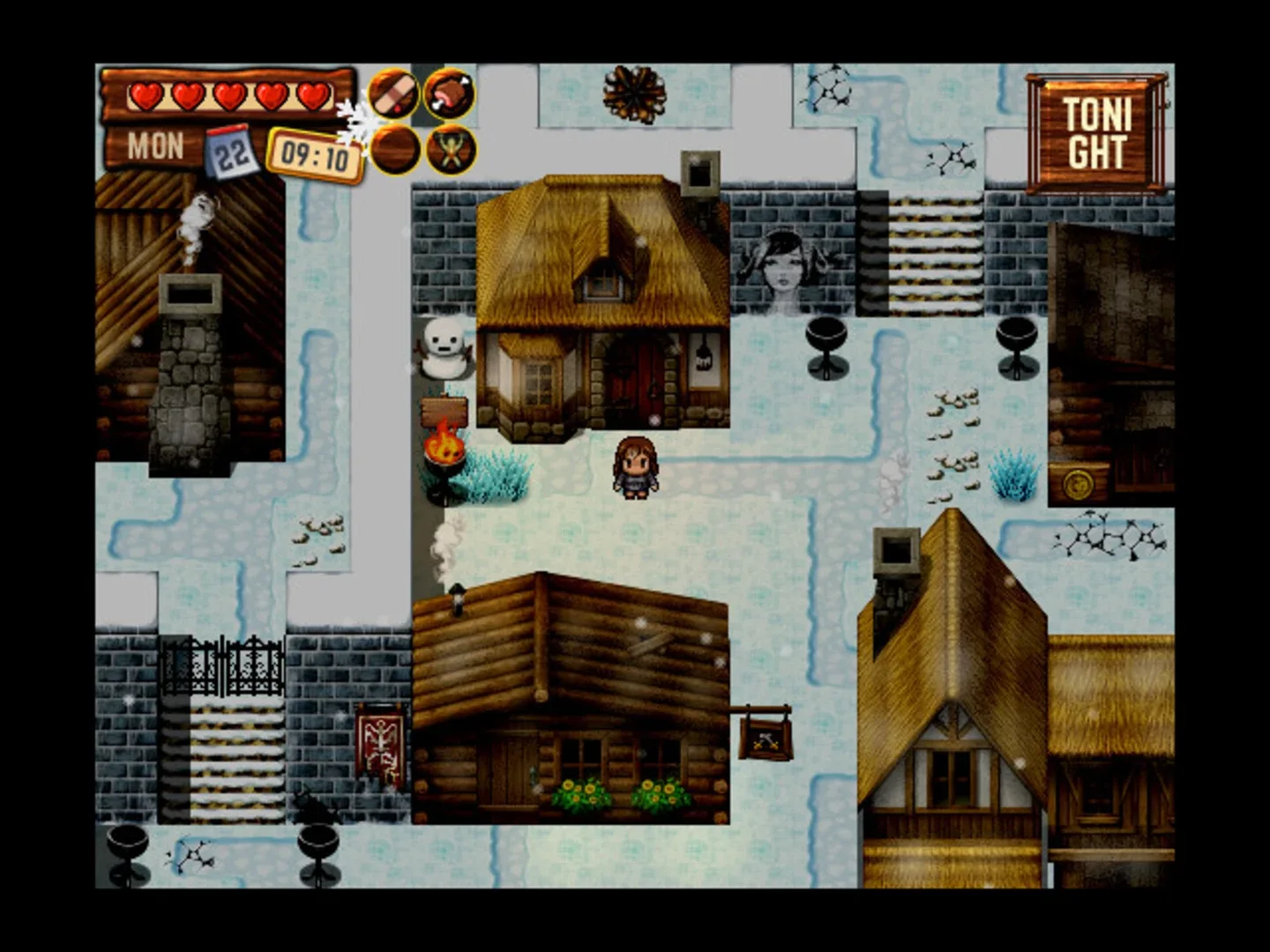This screenshot has width=1270, height=952.
Task: Click the hanging keys shop sign
Action: pos(764,740)
